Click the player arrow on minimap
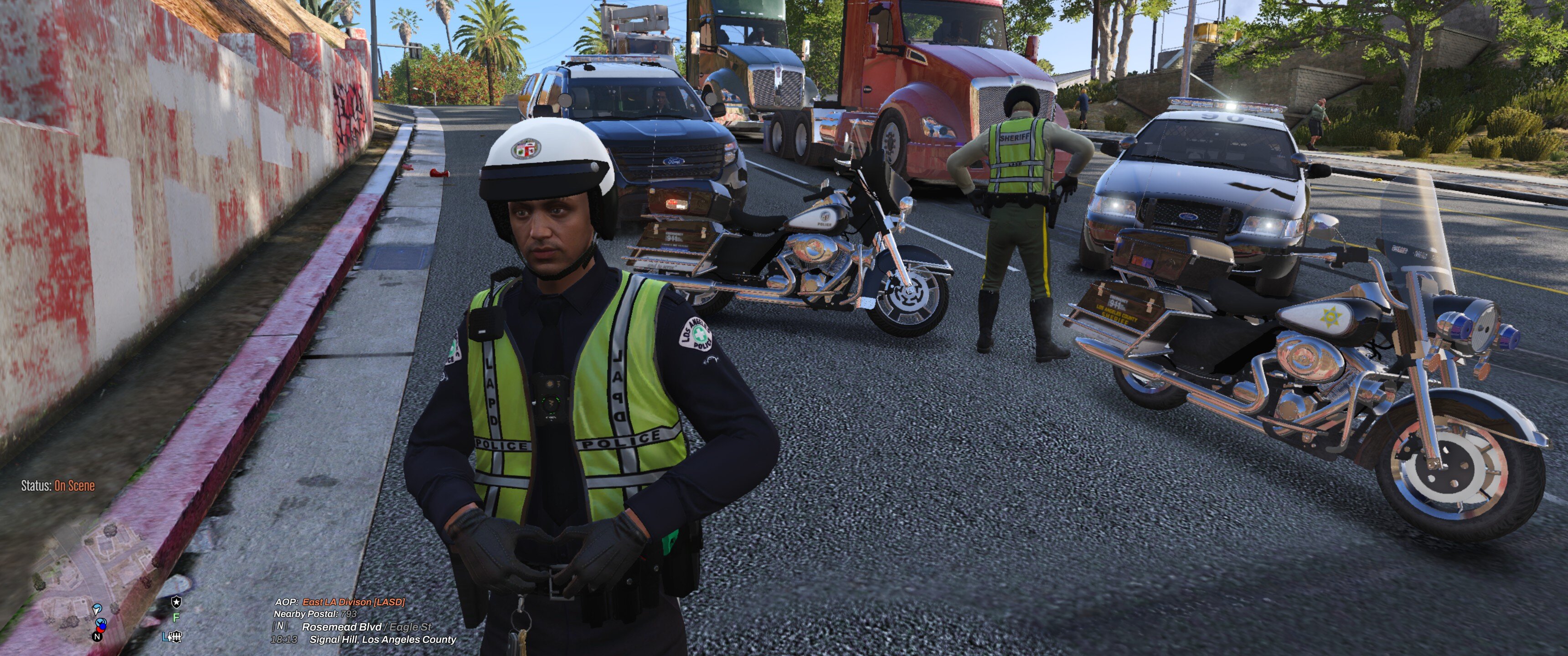This screenshot has height=656, width=1568. click(97, 609)
